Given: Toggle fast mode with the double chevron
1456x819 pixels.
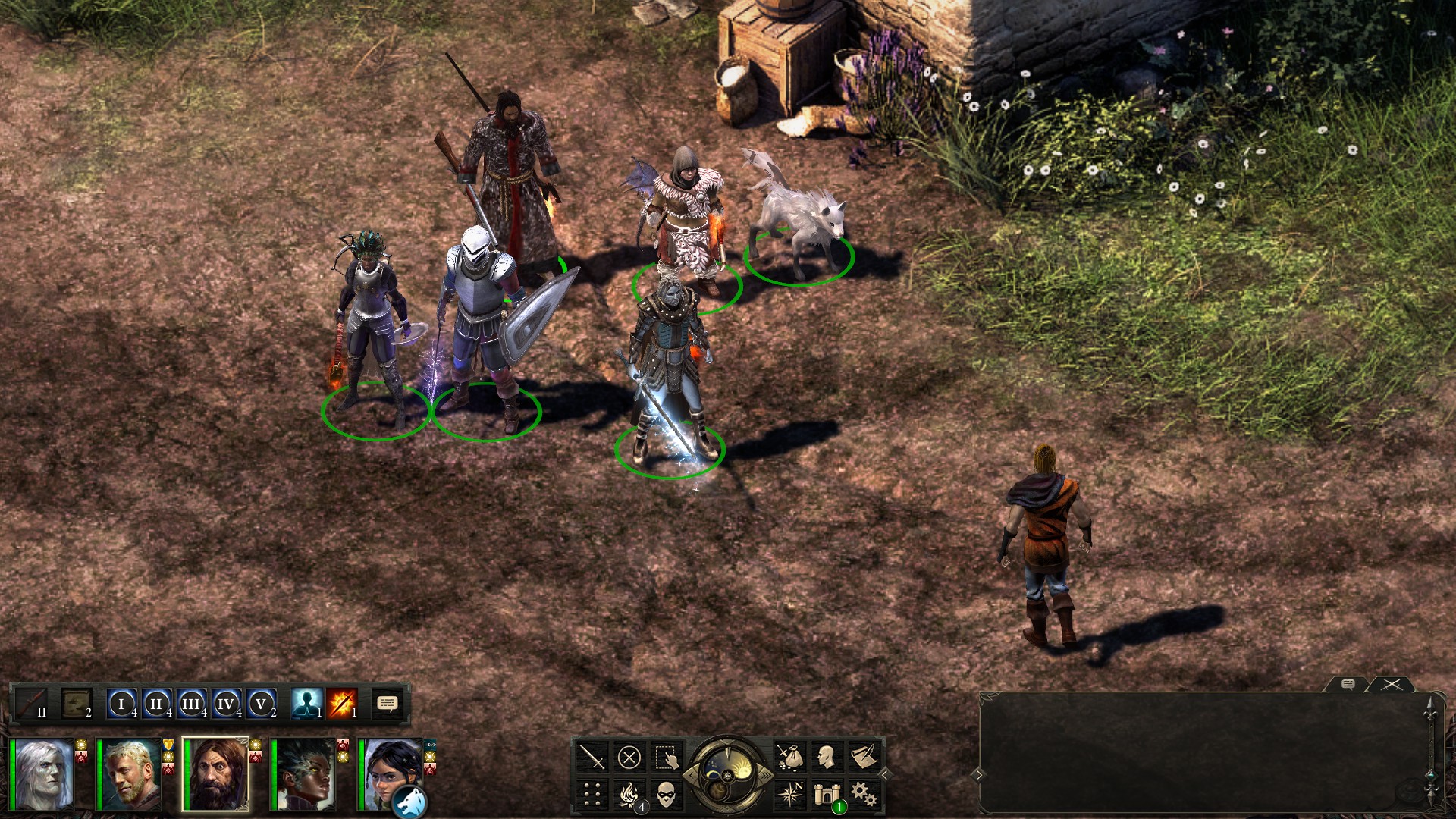Looking at the screenshot, I should point(765,775).
